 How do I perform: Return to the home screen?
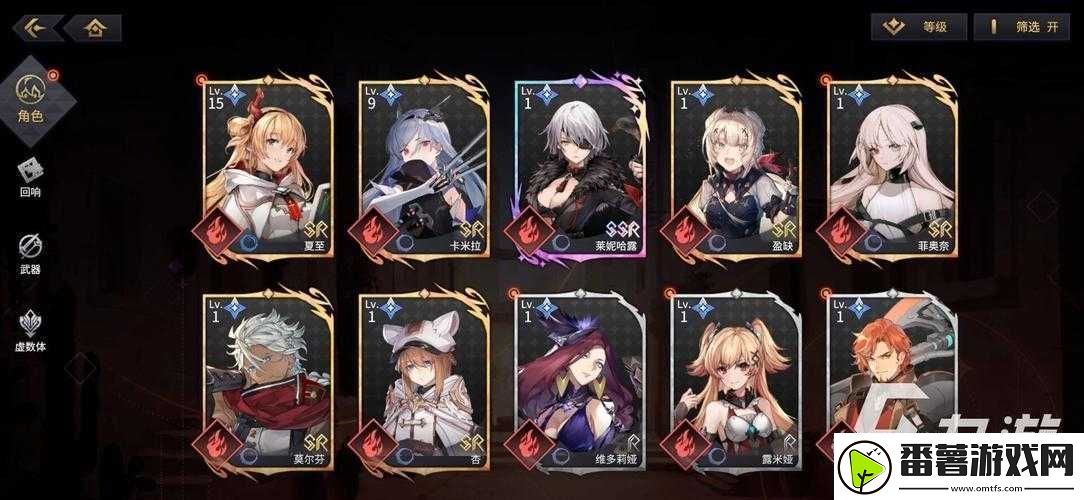pyautogui.click(x=95, y=27)
